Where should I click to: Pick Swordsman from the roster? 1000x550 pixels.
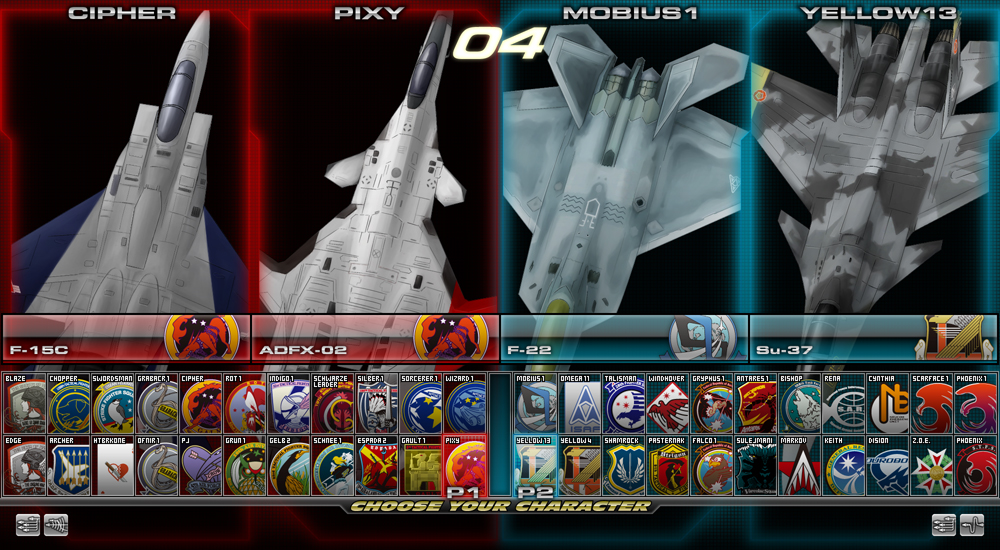click(112, 403)
